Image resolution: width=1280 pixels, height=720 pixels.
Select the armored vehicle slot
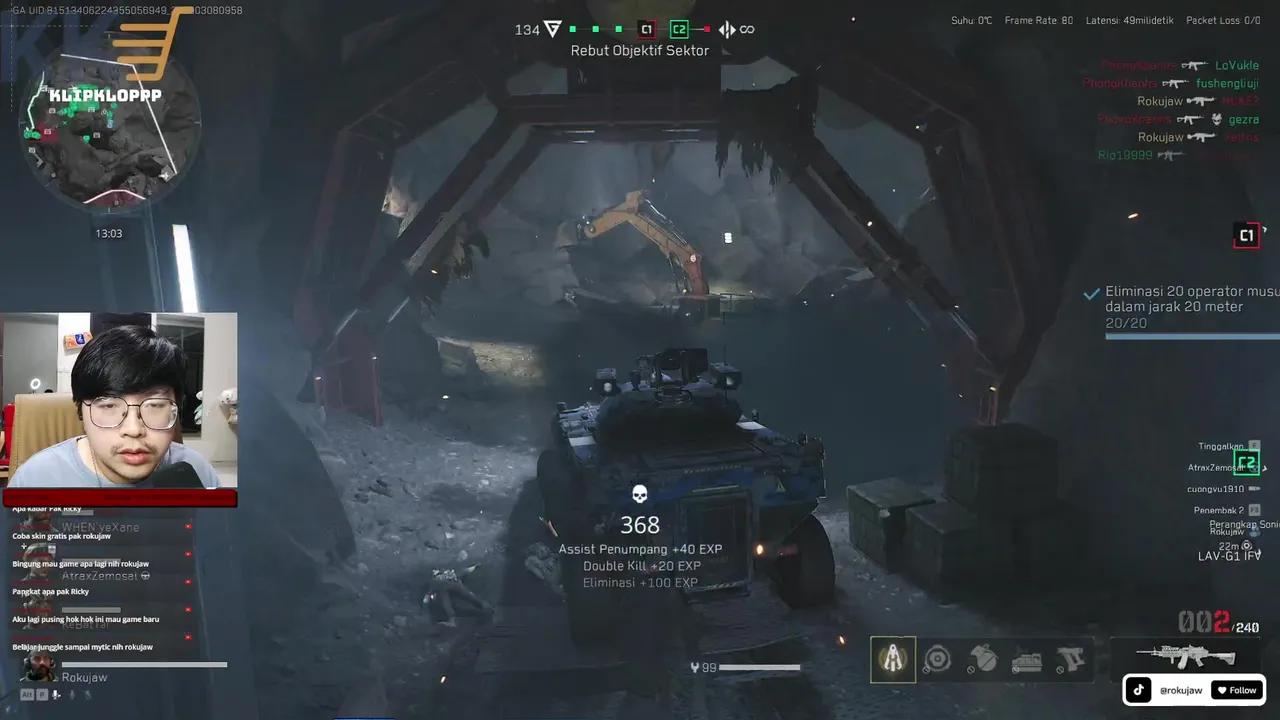[x=1027, y=660]
